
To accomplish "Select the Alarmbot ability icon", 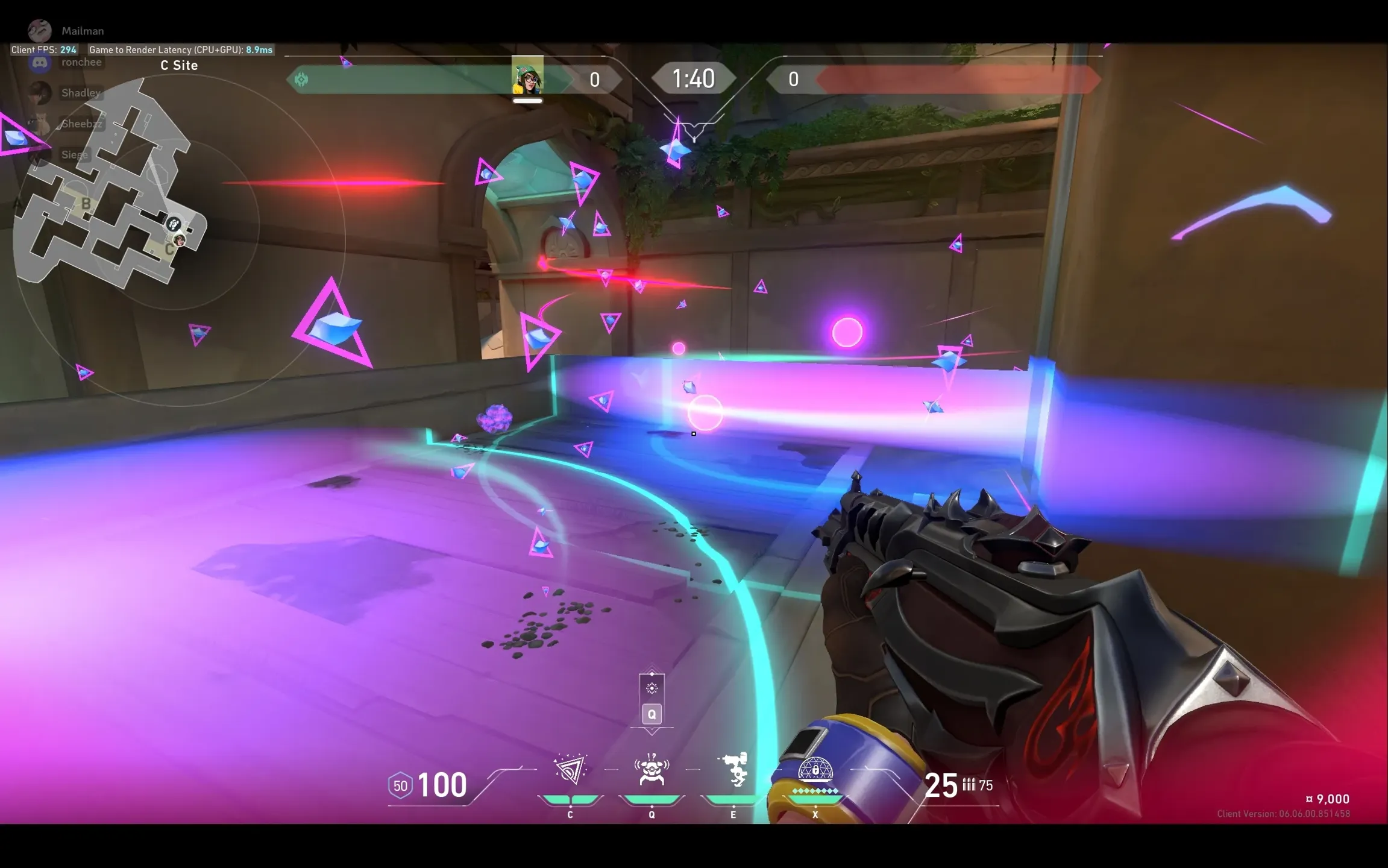I will point(652,770).
